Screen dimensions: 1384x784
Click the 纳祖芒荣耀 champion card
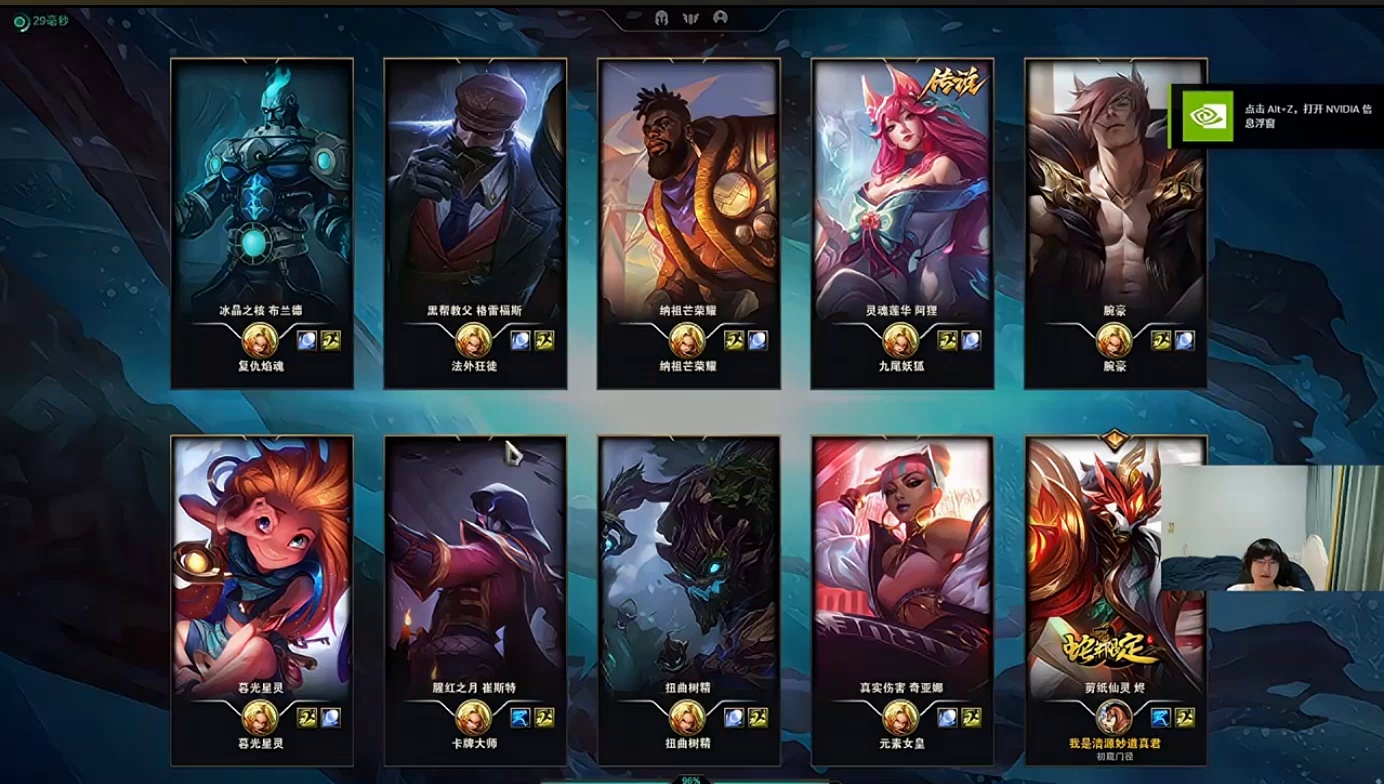click(x=689, y=222)
